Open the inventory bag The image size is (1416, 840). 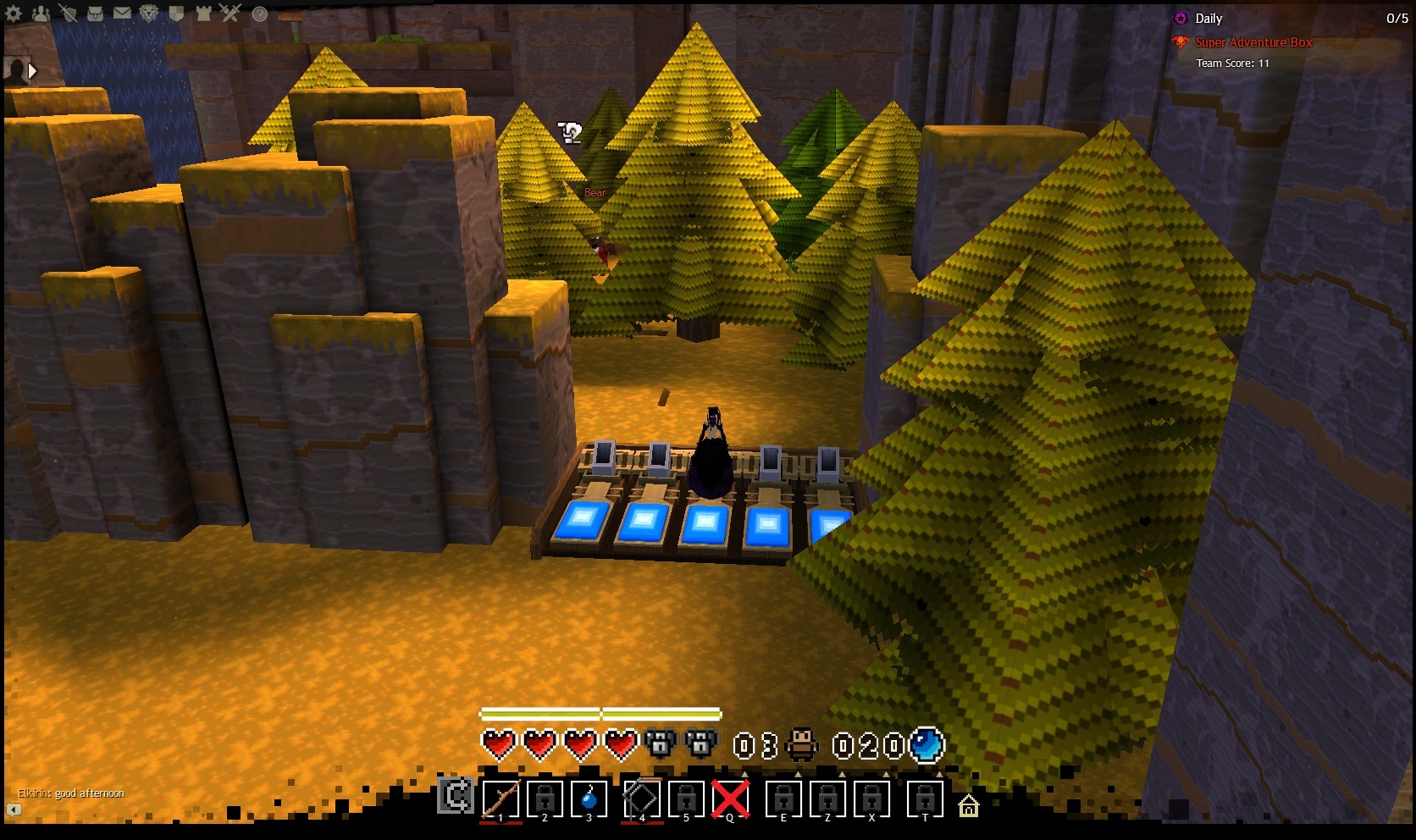[96, 14]
